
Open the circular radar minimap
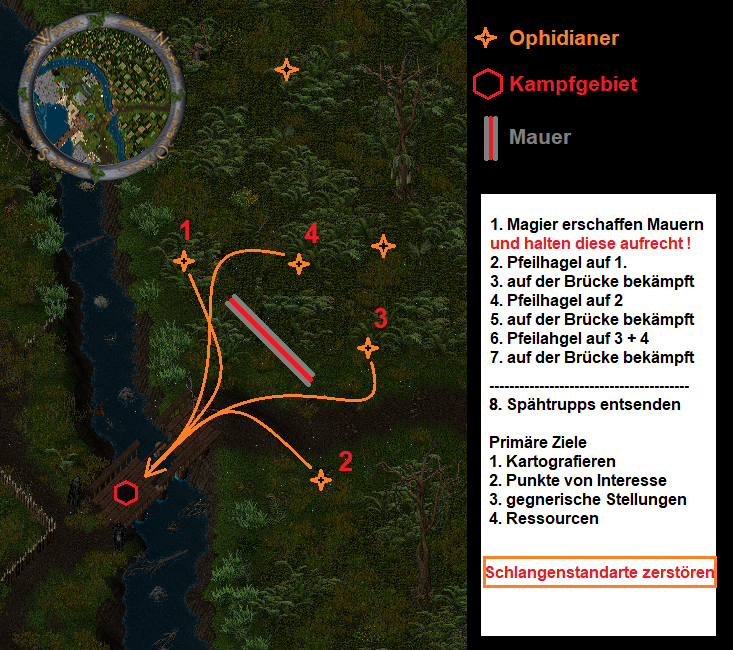(103, 95)
